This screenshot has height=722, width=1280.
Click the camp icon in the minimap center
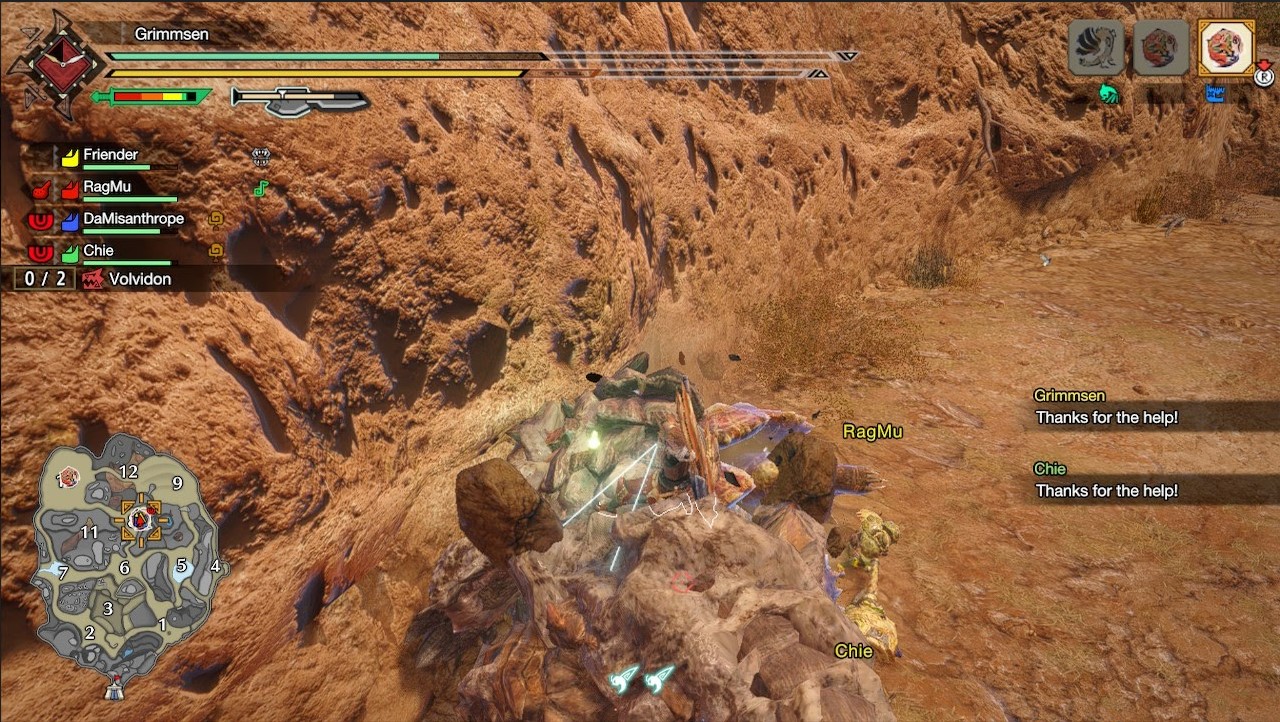point(138,520)
